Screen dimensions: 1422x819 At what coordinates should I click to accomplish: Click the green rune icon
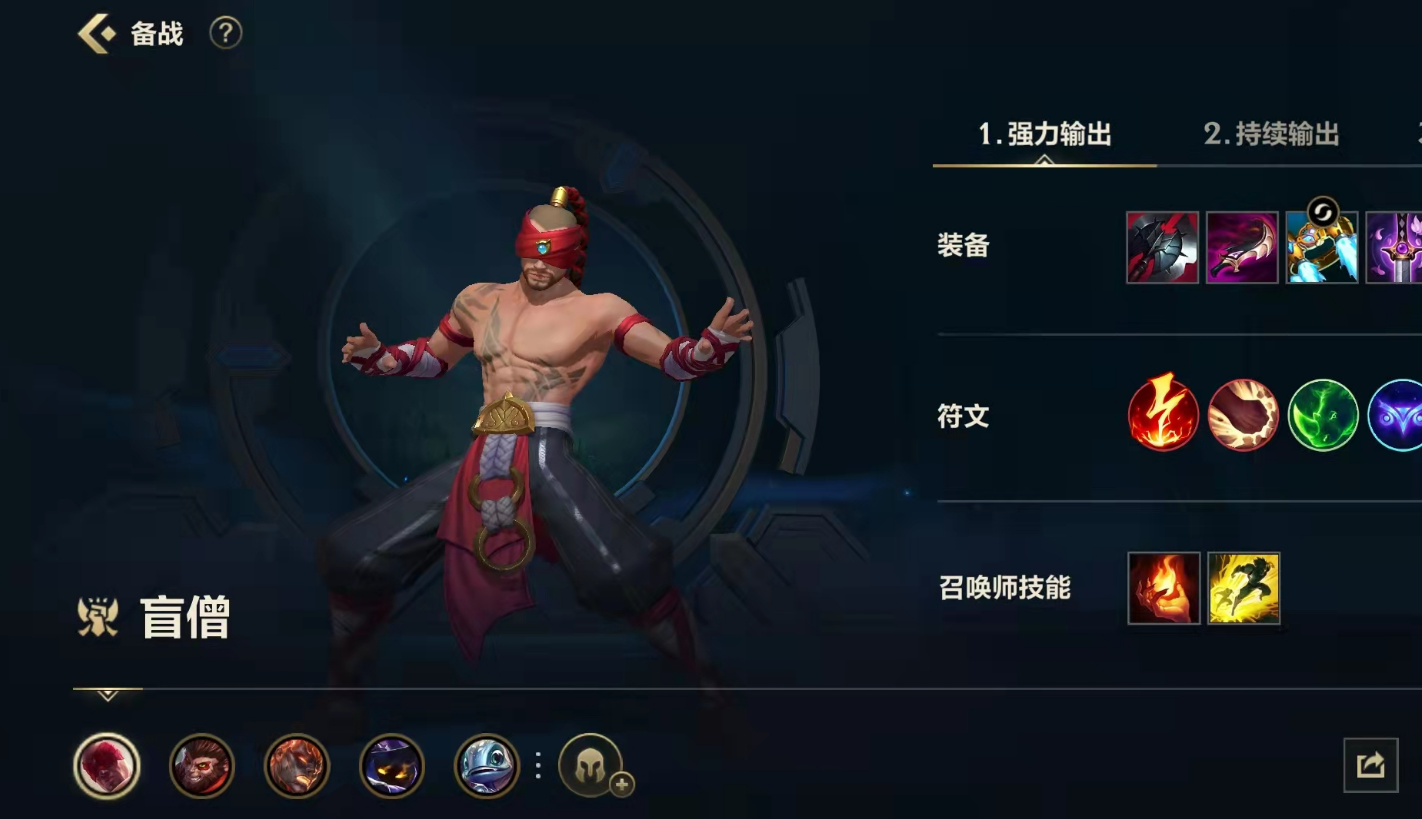coord(1322,417)
